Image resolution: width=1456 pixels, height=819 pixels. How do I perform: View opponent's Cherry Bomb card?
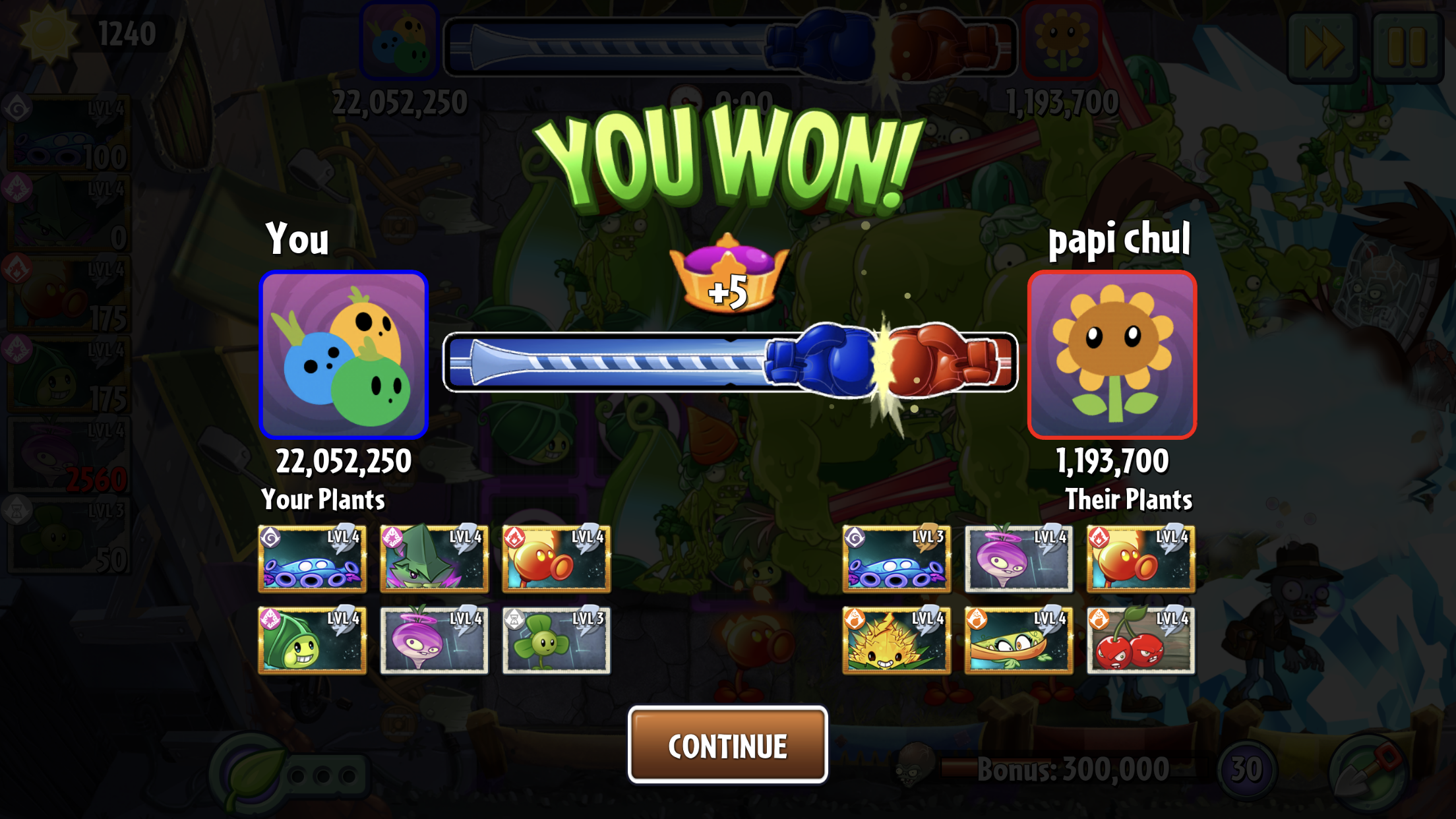[x=1140, y=640]
